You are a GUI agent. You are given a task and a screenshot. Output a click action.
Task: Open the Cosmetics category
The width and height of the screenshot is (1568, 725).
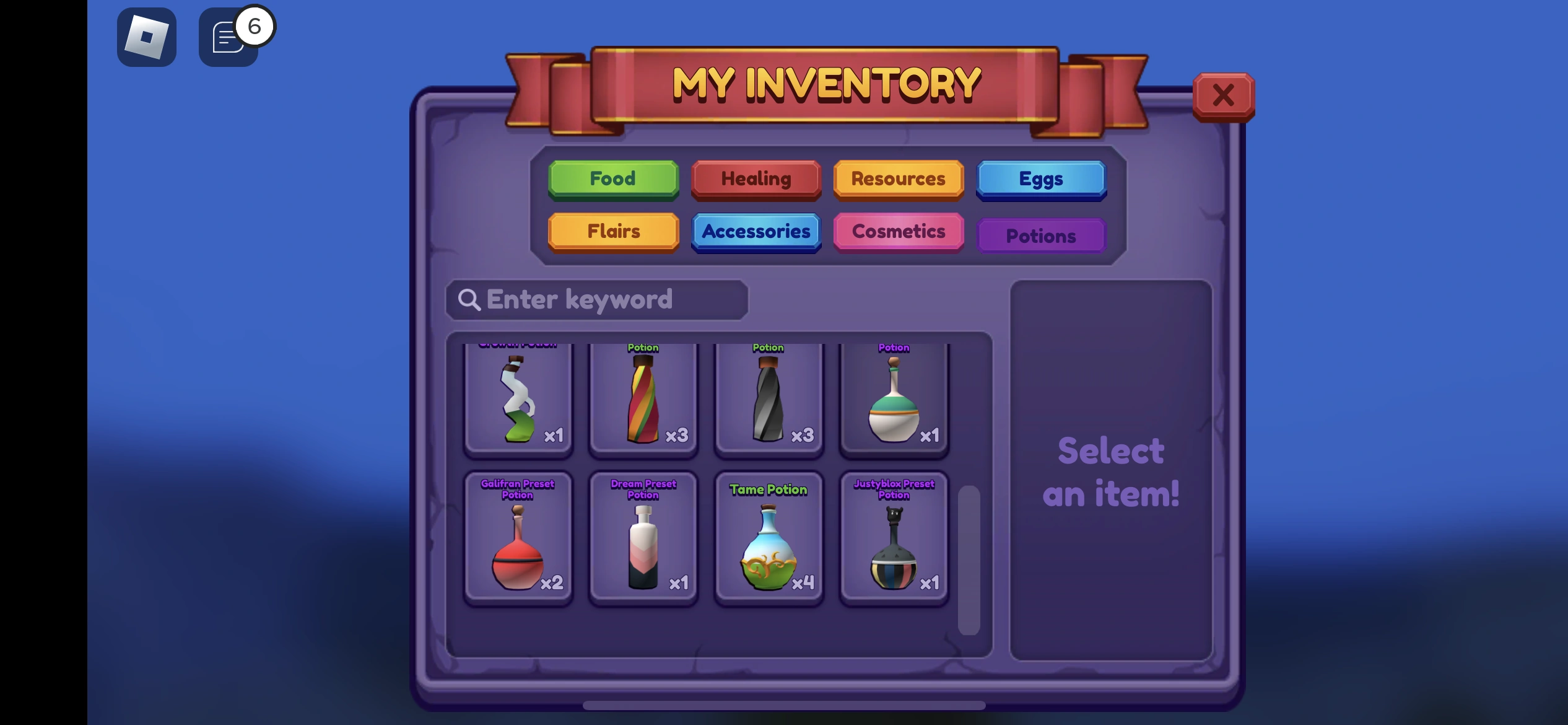(x=897, y=232)
